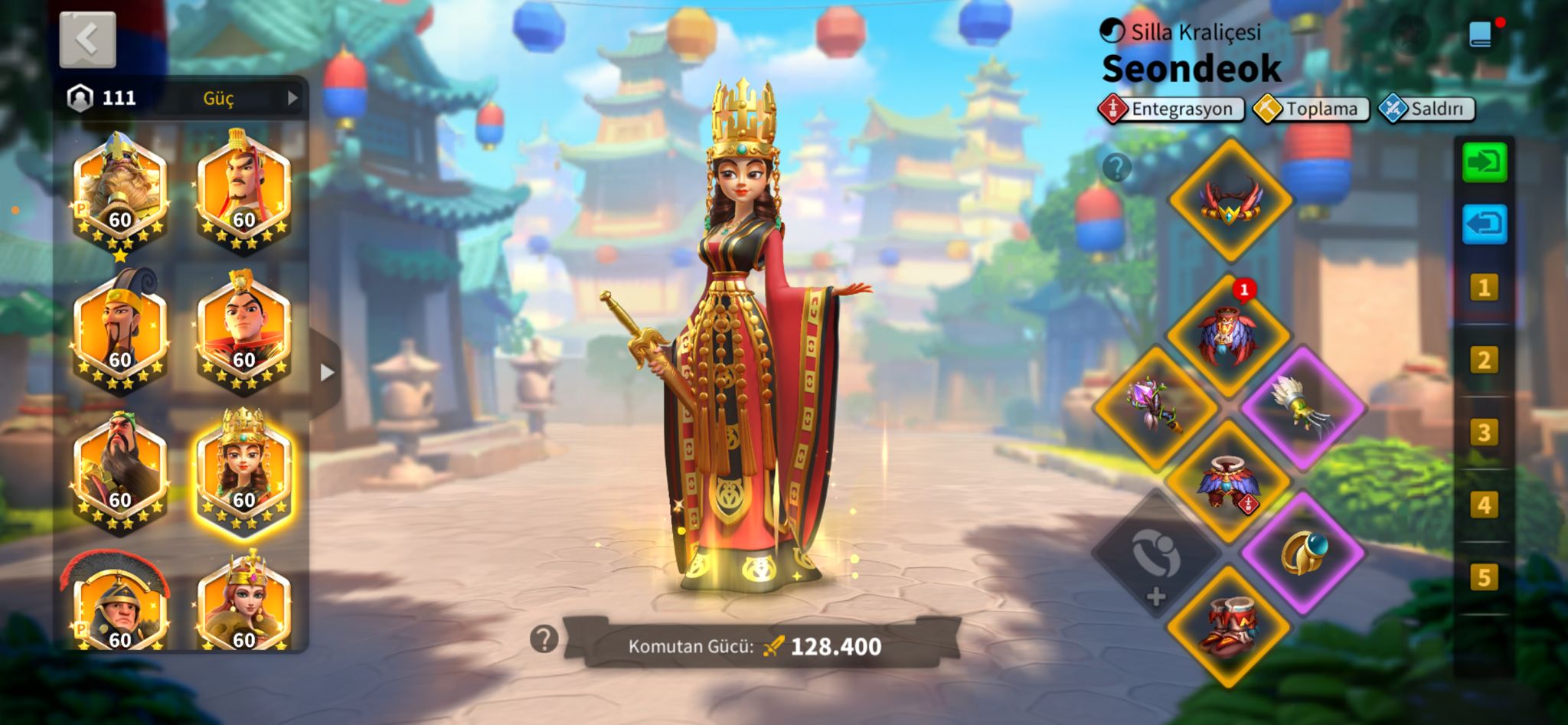Select the gold ring accessory slot
1568x725 pixels.
pyautogui.click(x=1303, y=554)
